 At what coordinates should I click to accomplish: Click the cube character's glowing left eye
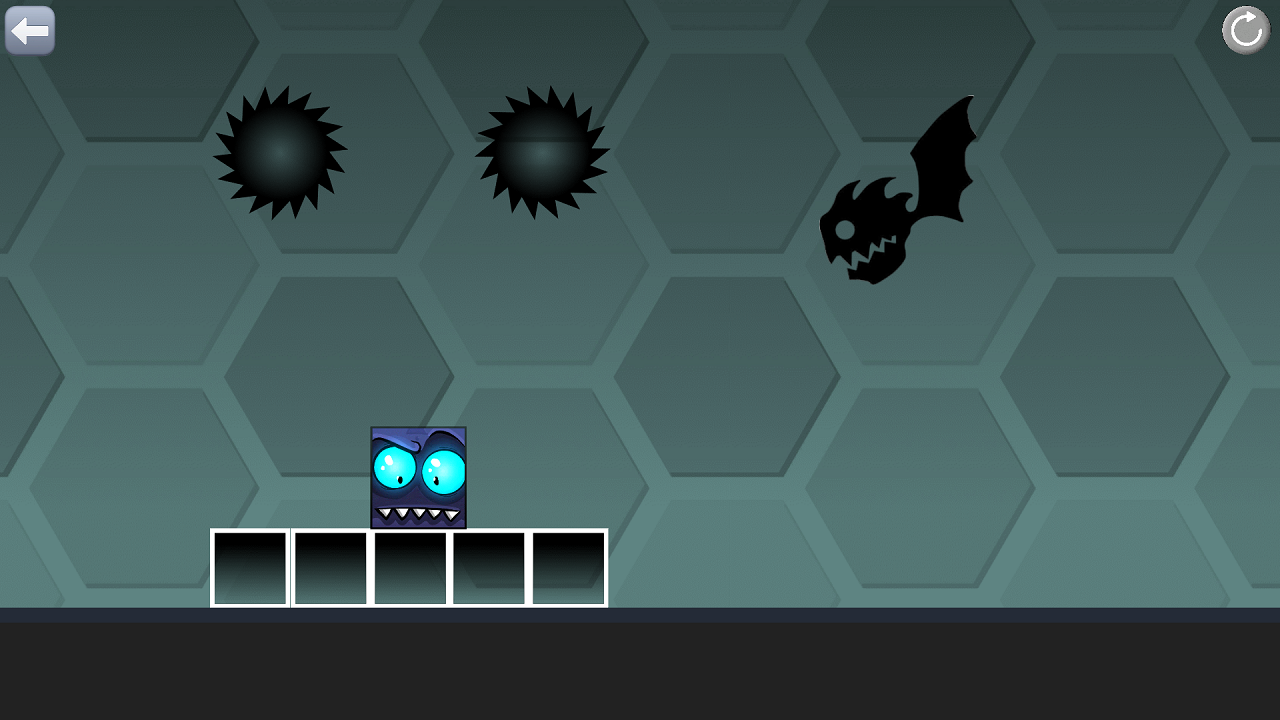click(x=395, y=468)
